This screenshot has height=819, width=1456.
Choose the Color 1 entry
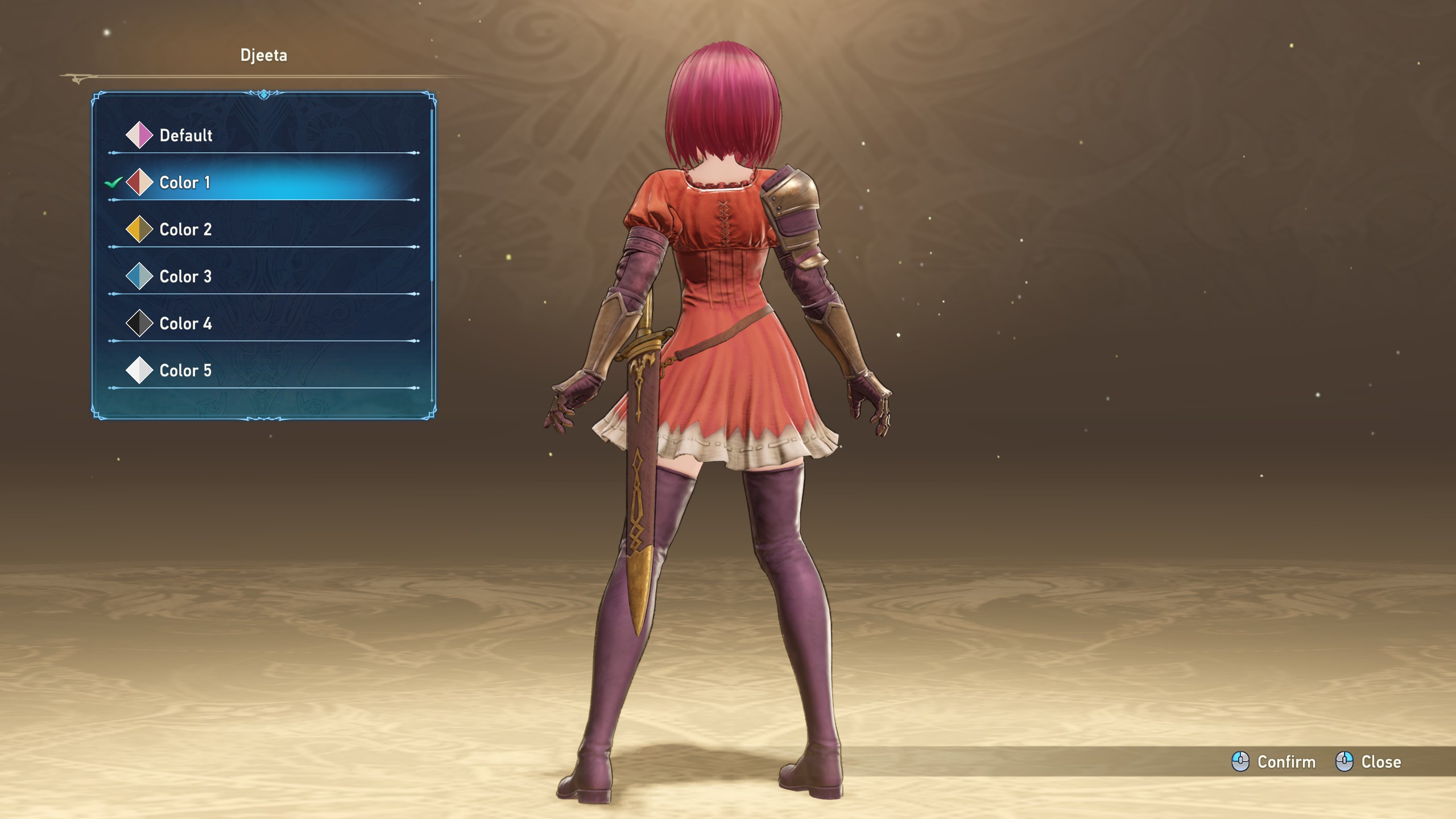pos(185,183)
